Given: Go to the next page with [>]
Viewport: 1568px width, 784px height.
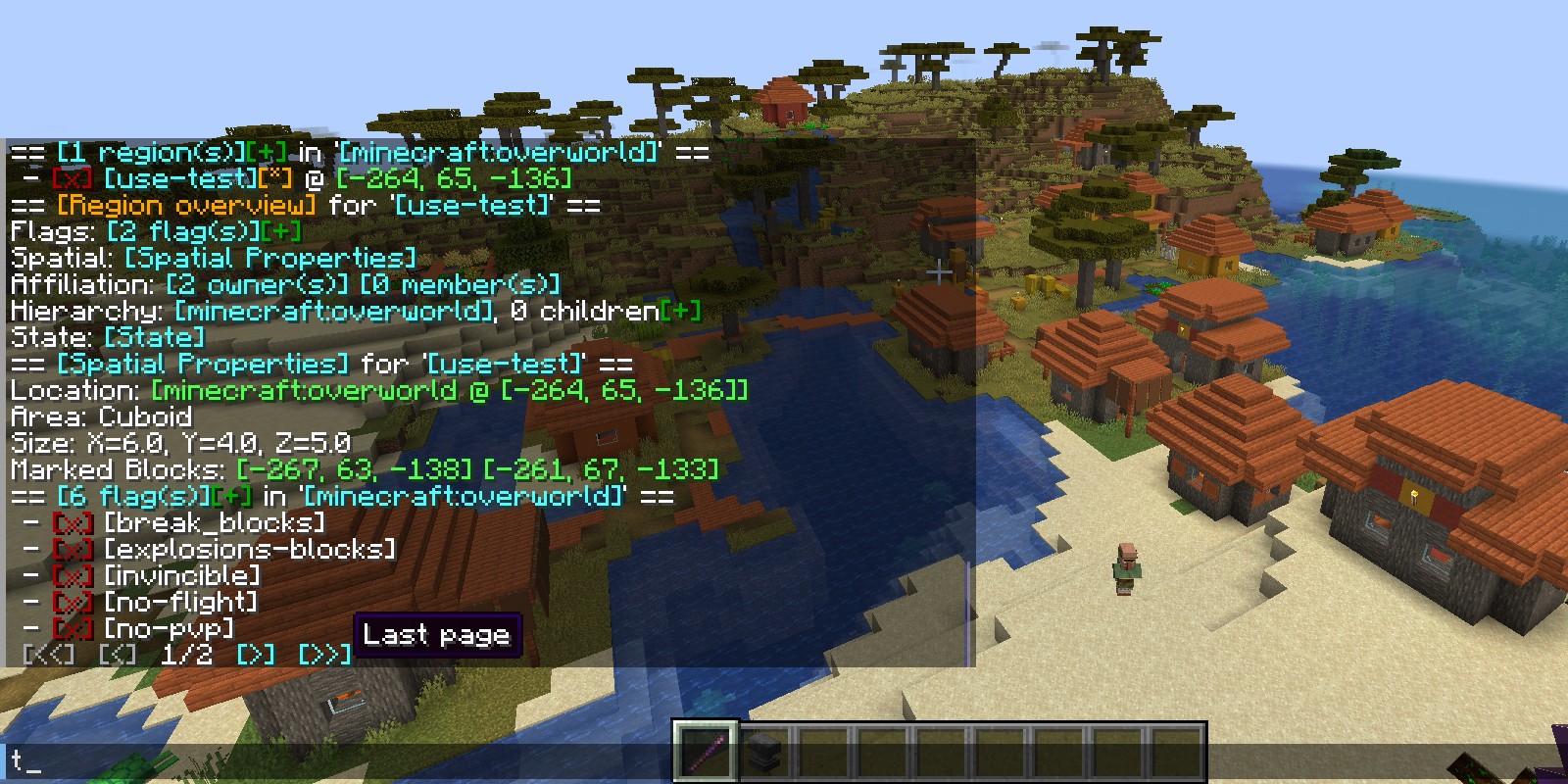Looking at the screenshot, I should point(256,655).
